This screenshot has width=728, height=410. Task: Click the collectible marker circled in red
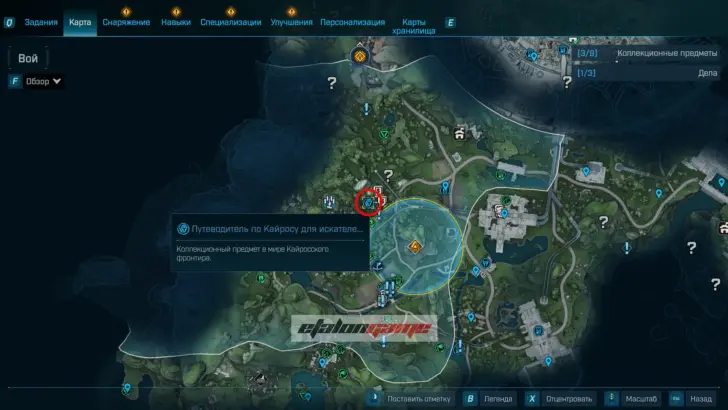tap(370, 201)
